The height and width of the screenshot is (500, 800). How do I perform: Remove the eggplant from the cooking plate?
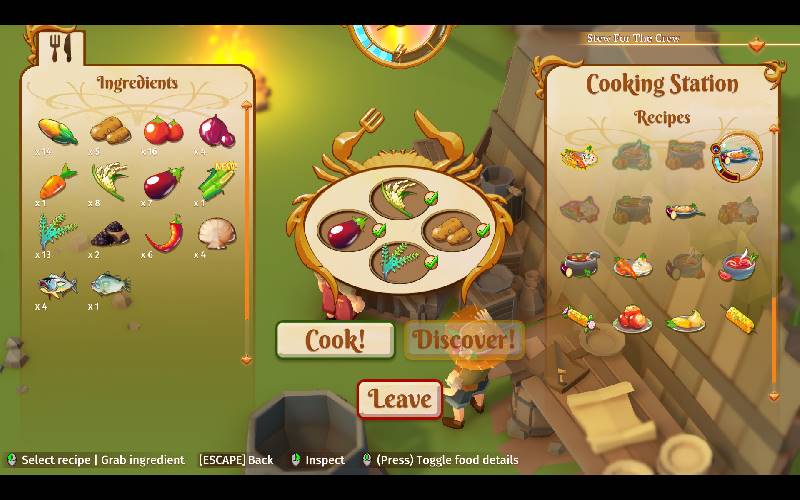345,232
